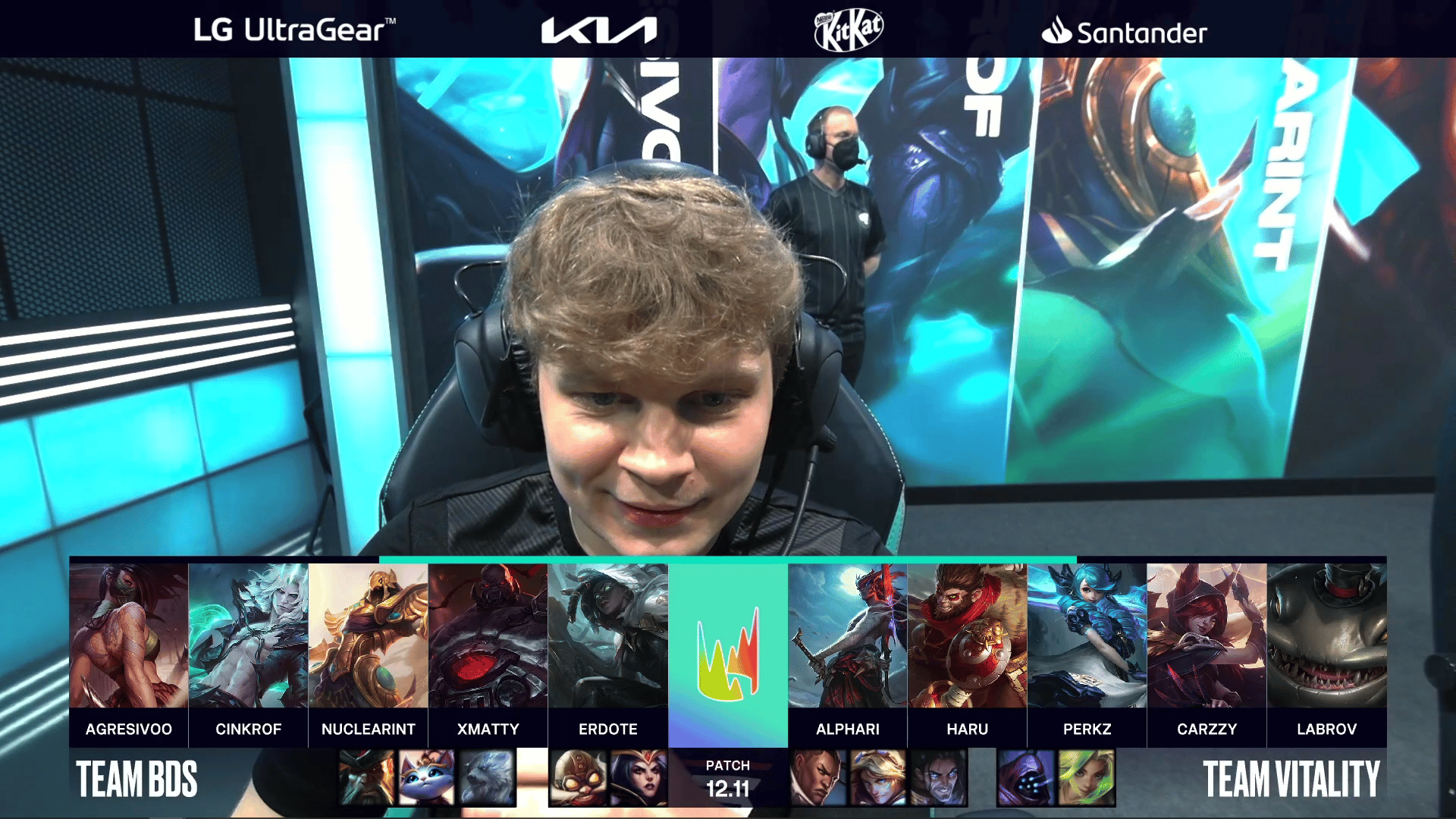Image resolution: width=1456 pixels, height=819 pixels.
Task: Select the banned Lucian icon
Action: [818, 777]
